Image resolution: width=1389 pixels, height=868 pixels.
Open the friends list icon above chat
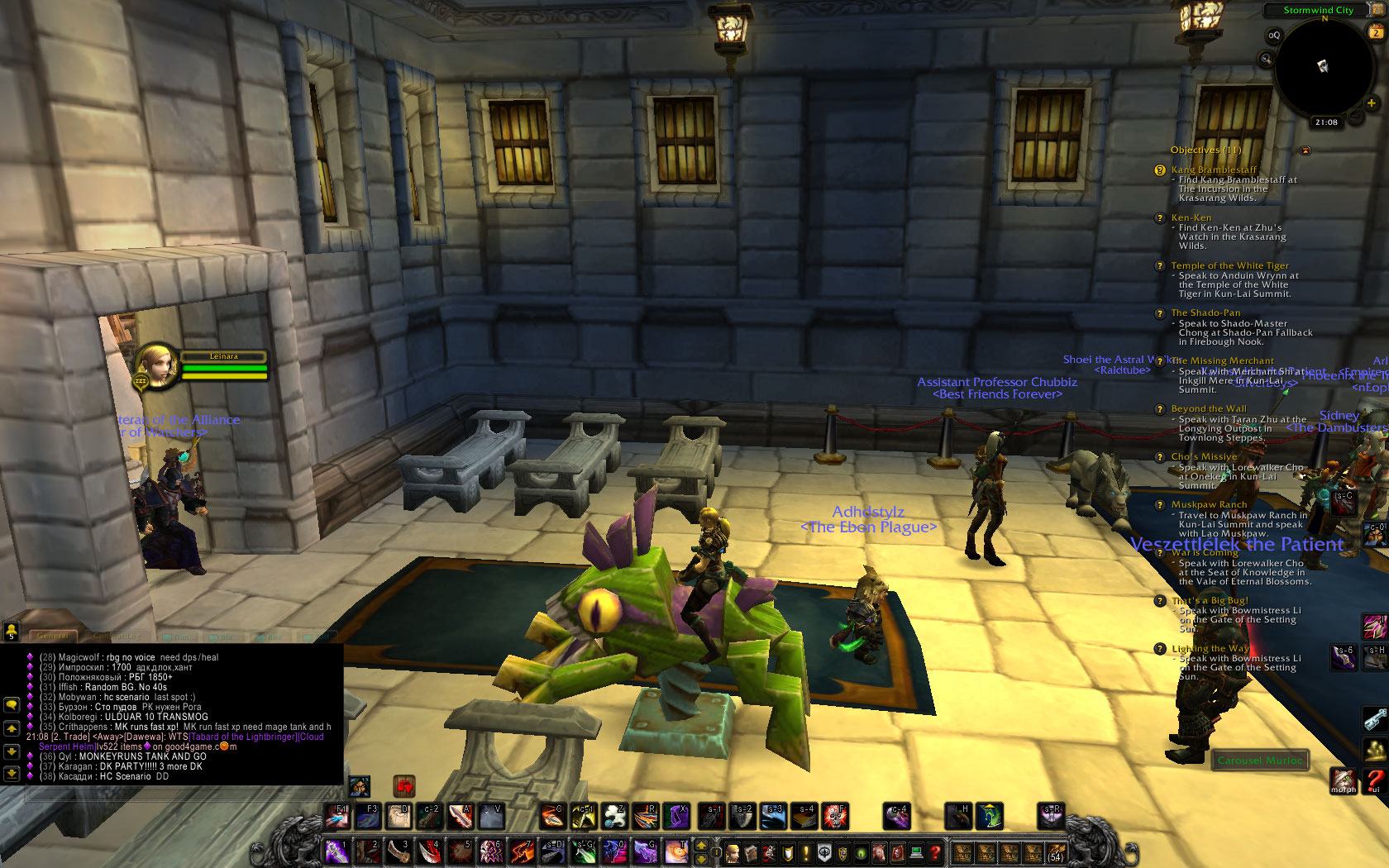11,632
